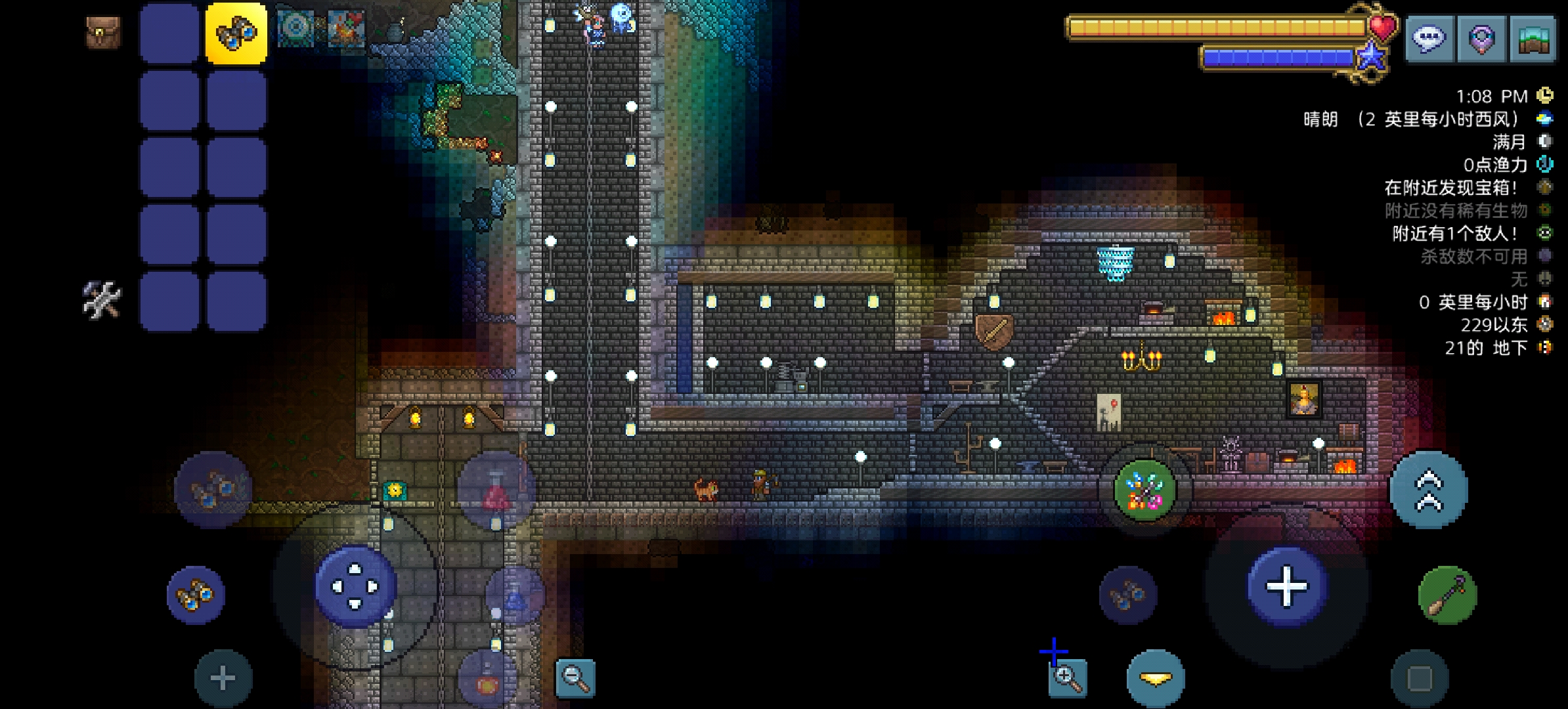Fire the grappling hook button
Screen dimensions: 1568x709
pyautogui.click(x=1447, y=594)
